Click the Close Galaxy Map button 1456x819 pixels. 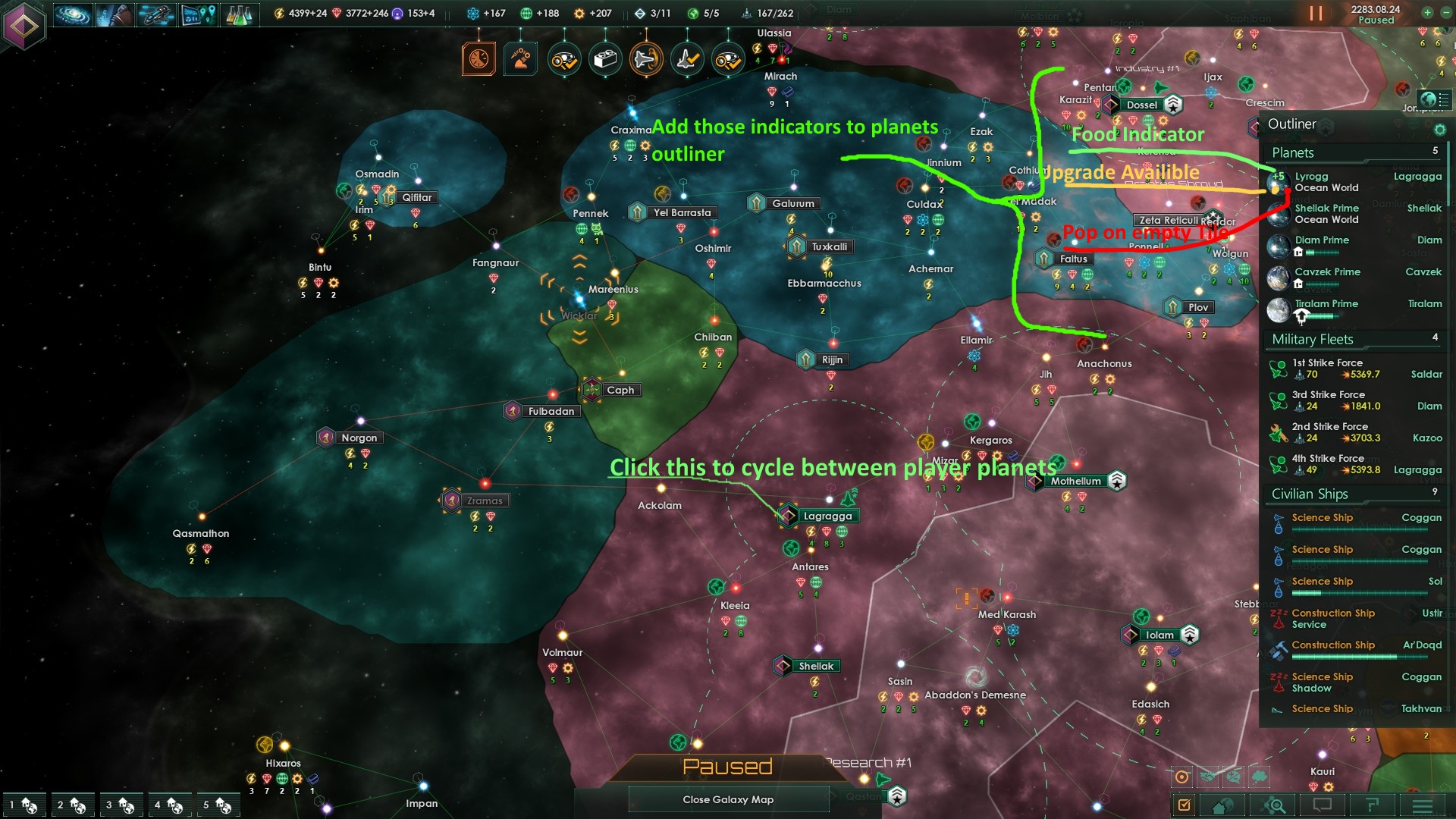(728, 799)
